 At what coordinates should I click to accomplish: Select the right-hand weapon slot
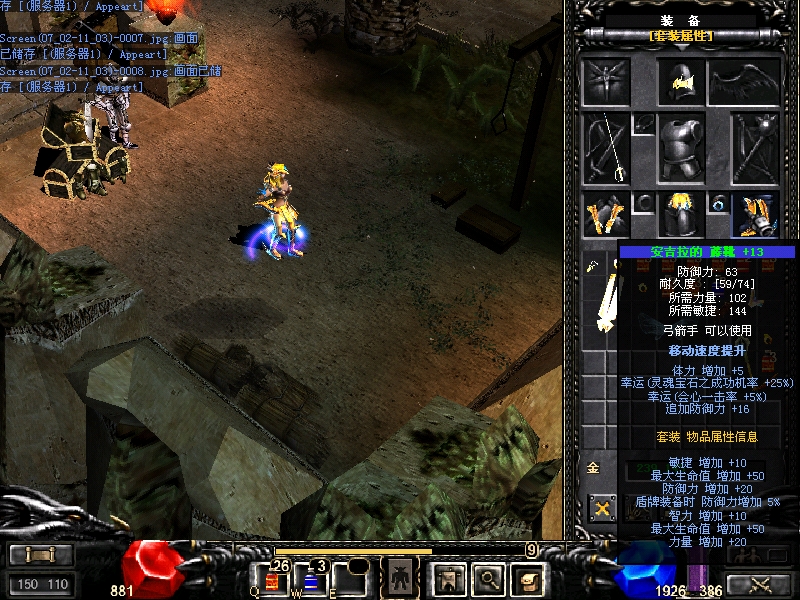click(756, 148)
